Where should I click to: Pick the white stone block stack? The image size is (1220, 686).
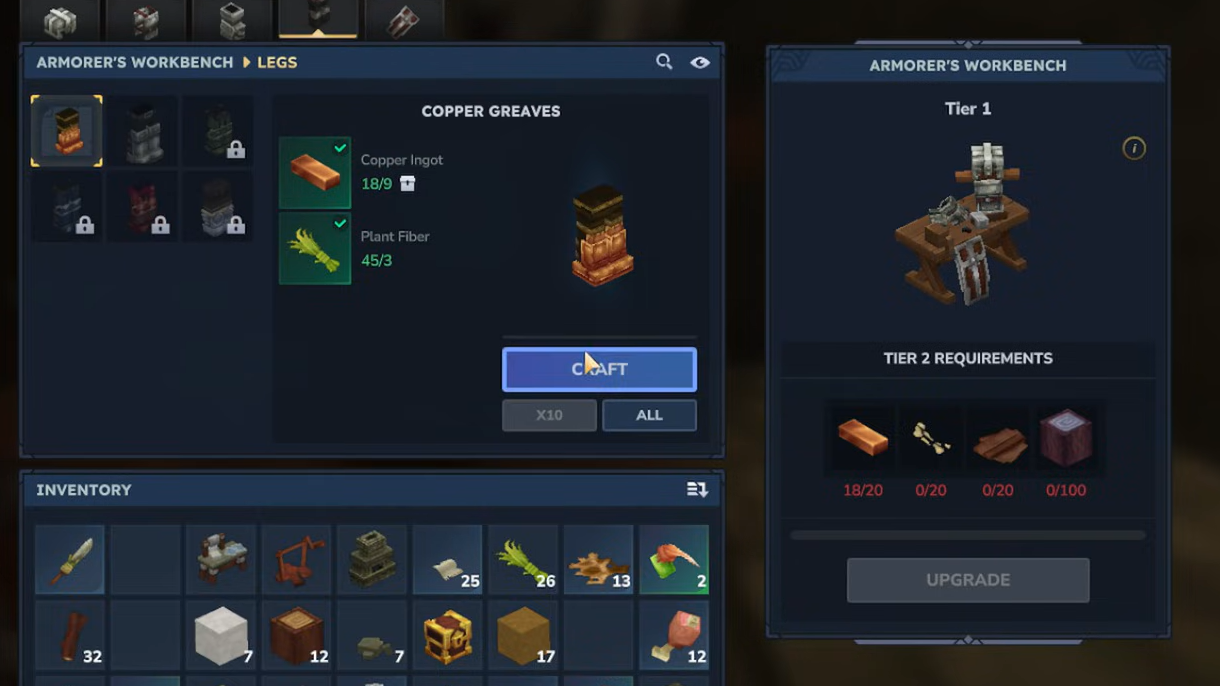[x=221, y=636]
